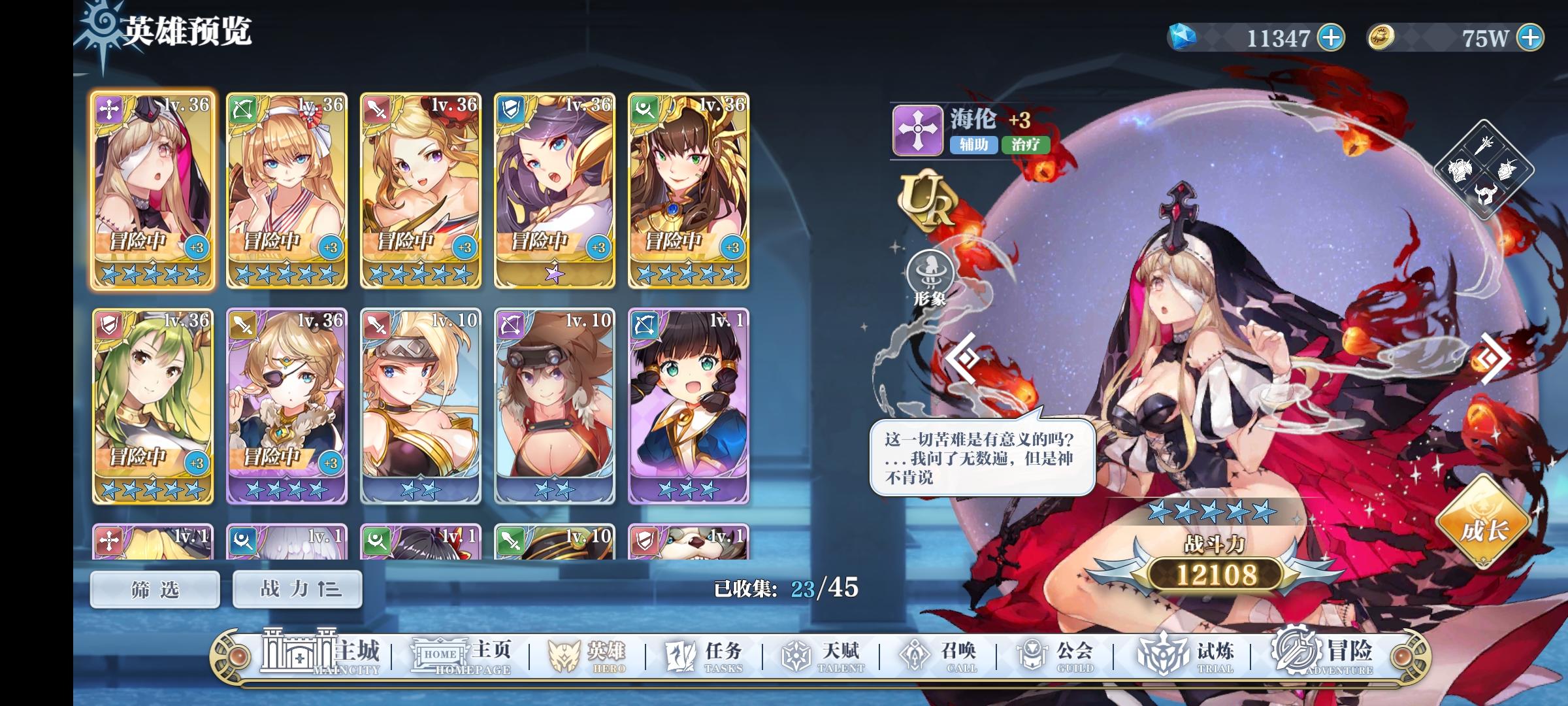This screenshot has height=706, width=1568.
Task: Click the helmet equipment slot icon
Action: coord(1486,193)
